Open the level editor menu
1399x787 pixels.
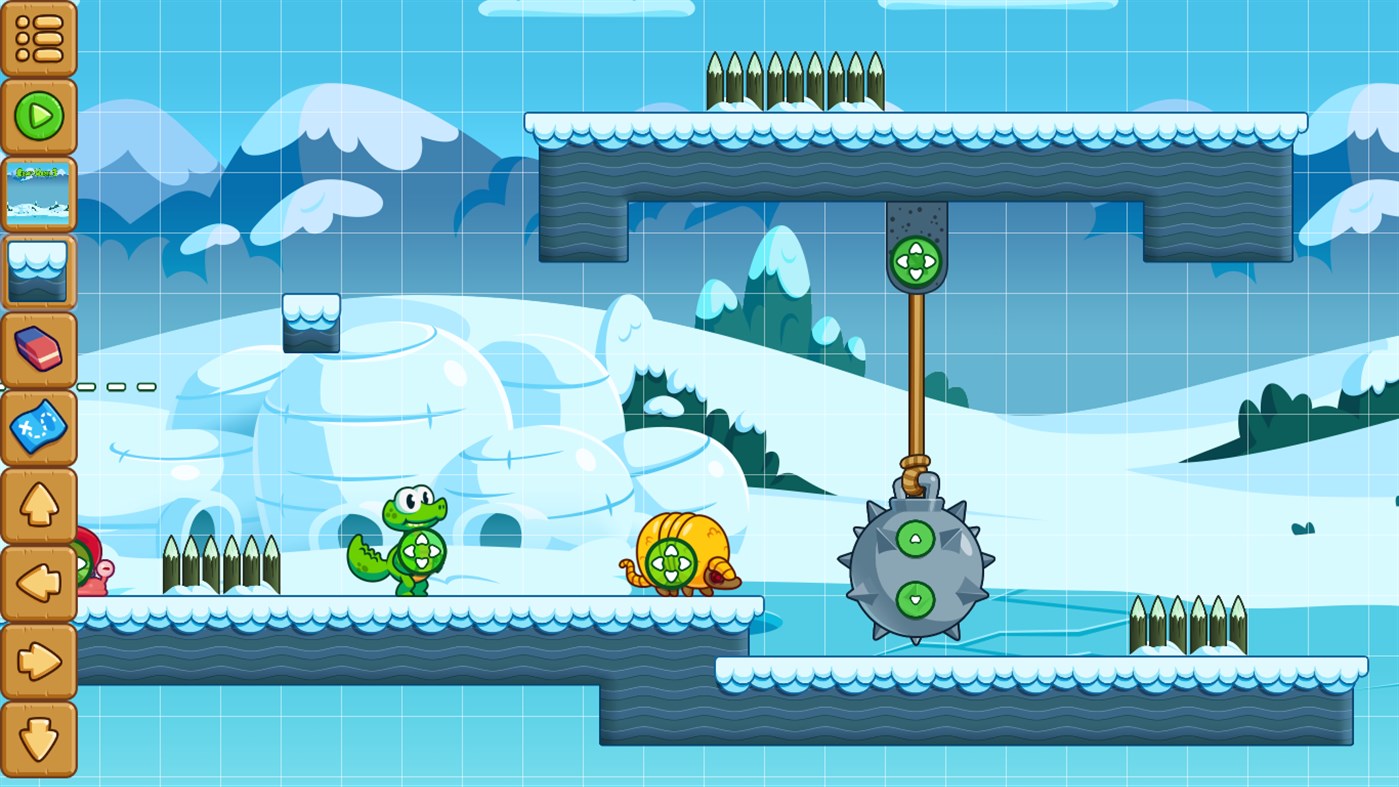click(40, 40)
